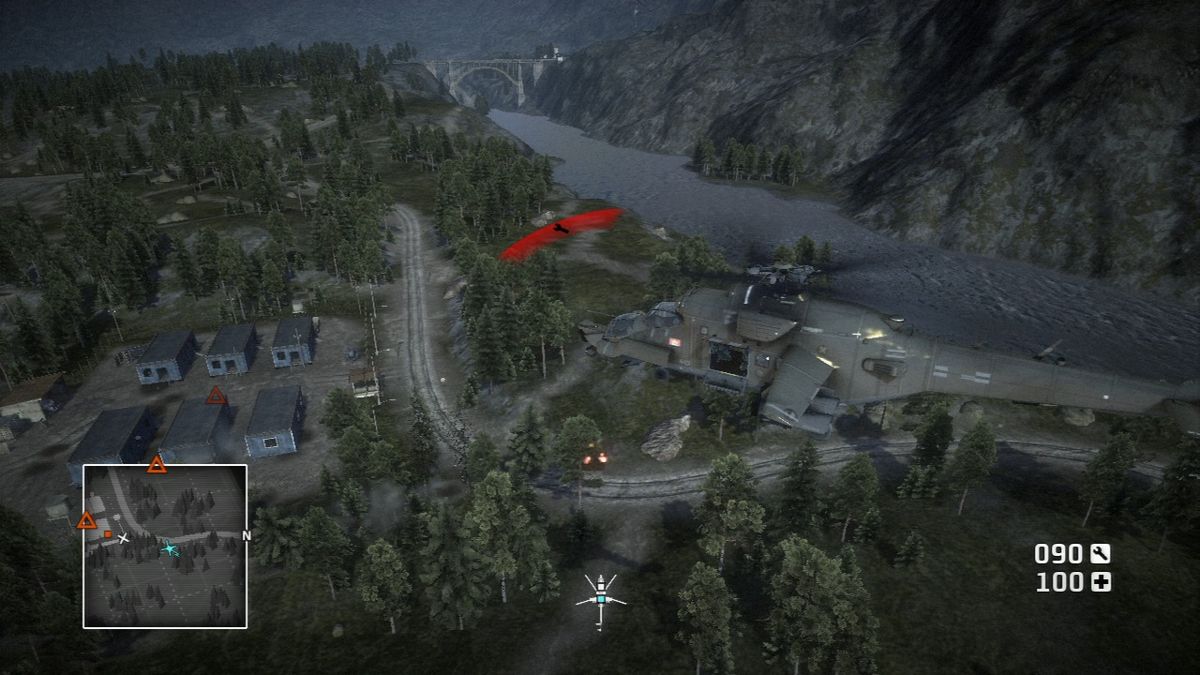Click the orange triangle on the minimap's top edge
1200x675 pixels.
(x=157, y=464)
